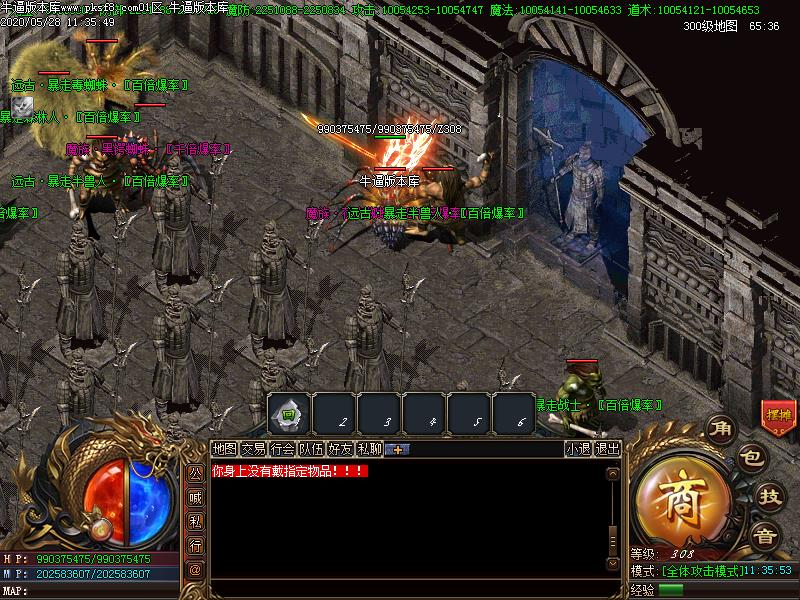Image resolution: width=800 pixels, height=600 pixels.
Task: Open the 好友 friends list
Action: [340, 449]
